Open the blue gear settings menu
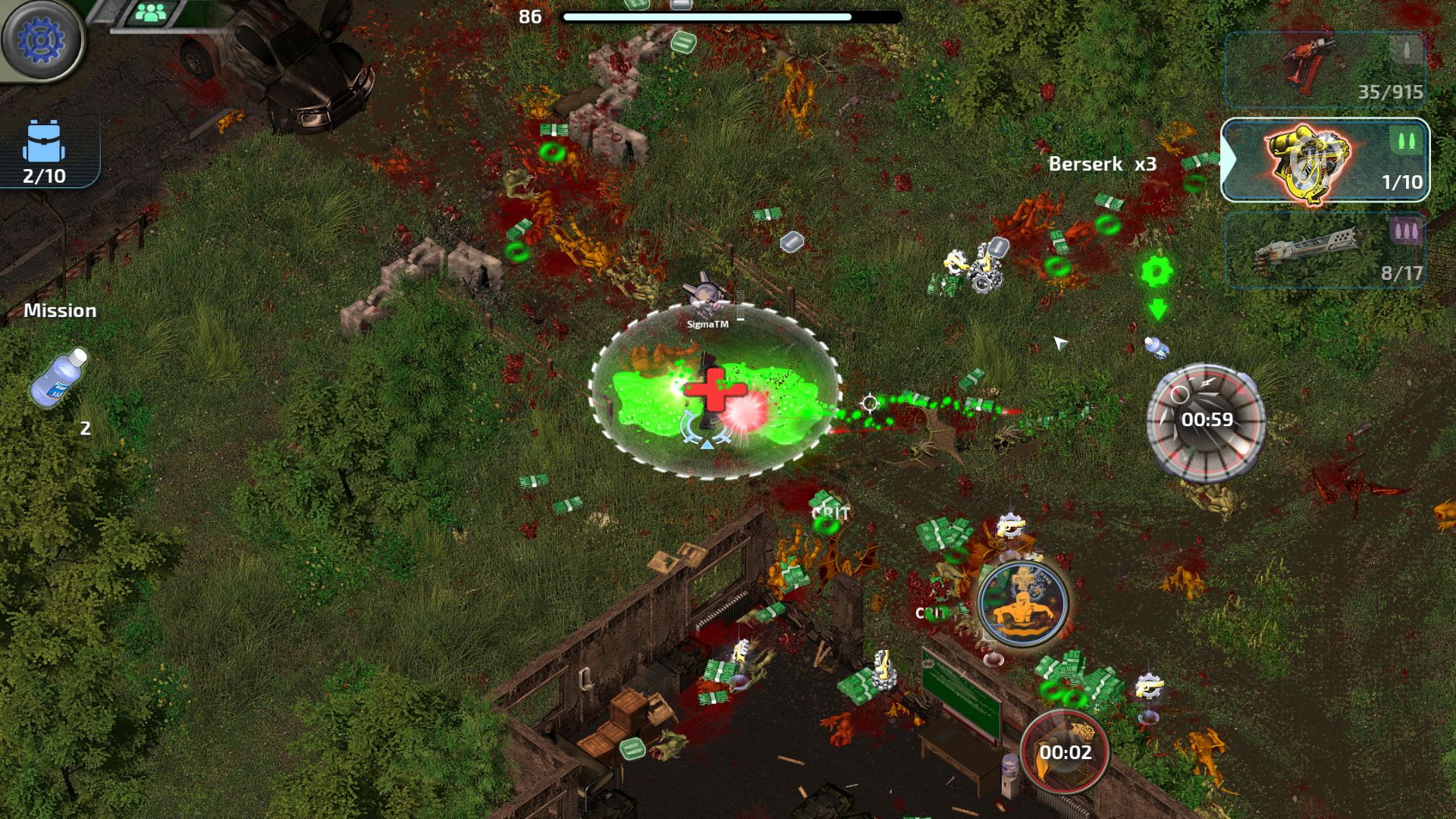 click(41, 39)
